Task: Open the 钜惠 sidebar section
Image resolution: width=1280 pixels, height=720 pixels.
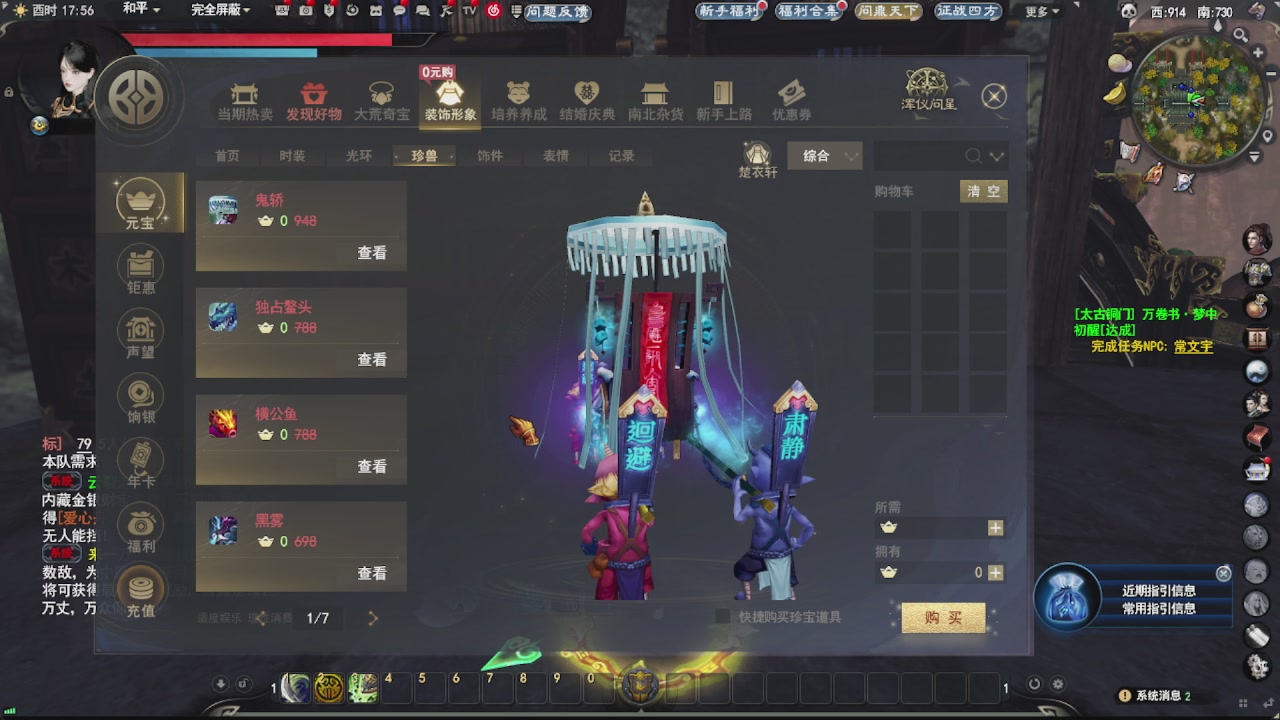Action: [x=140, y=268]
